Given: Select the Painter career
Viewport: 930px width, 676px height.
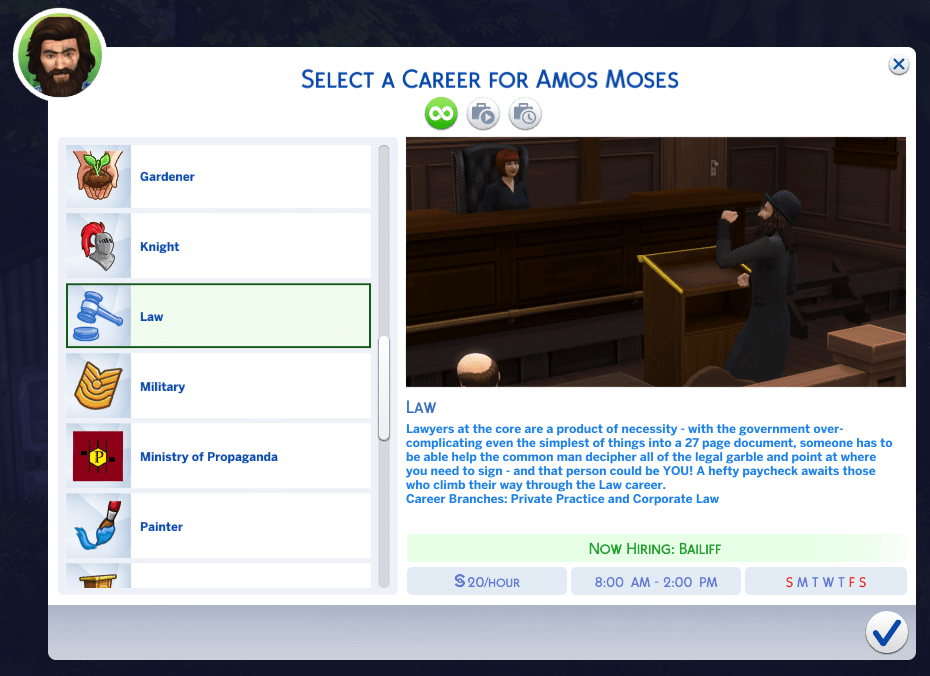Looking at the screenshot, I should [x=218, y=527].
